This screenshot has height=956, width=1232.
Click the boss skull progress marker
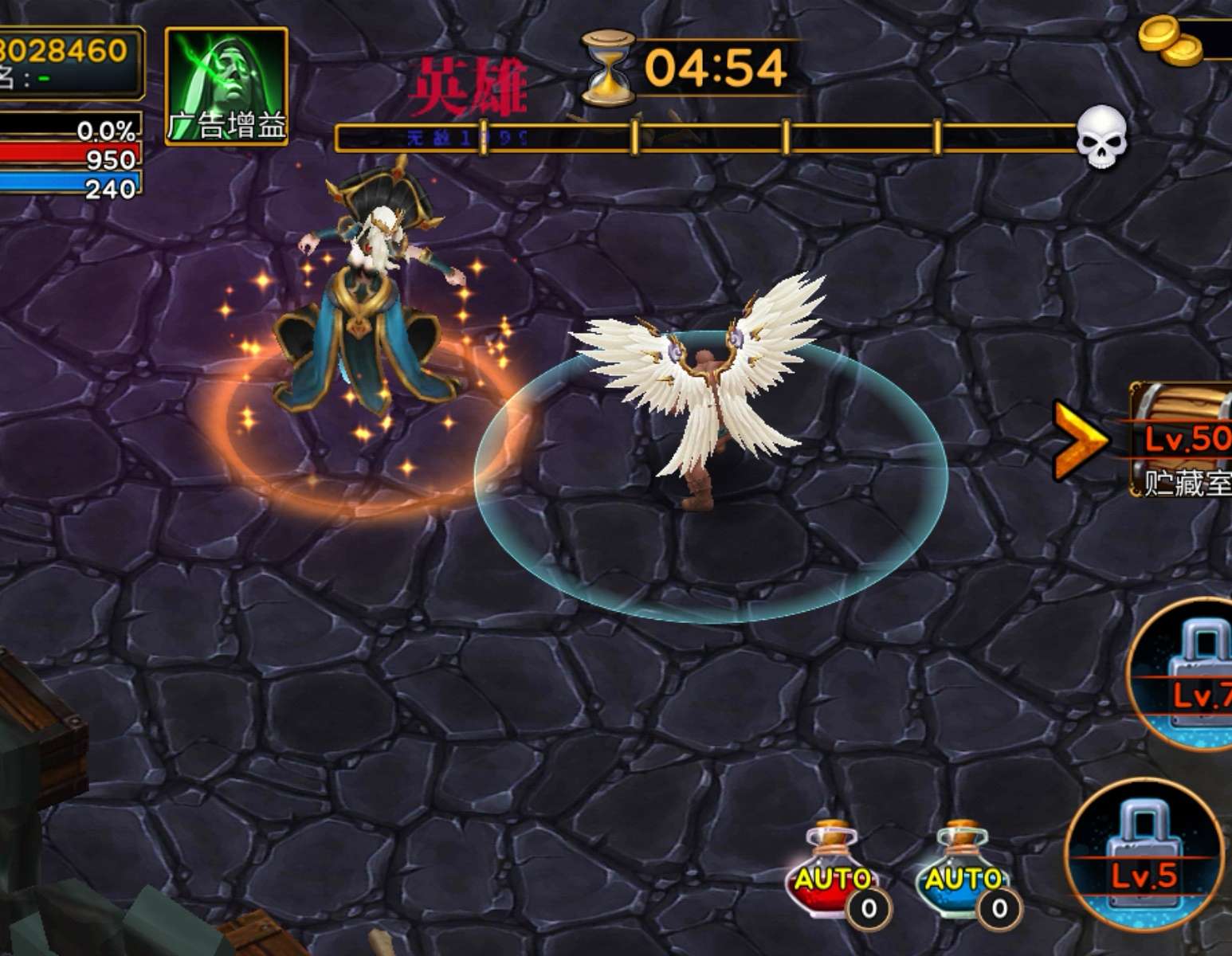pyautogui.click(x=1101, y=137)
